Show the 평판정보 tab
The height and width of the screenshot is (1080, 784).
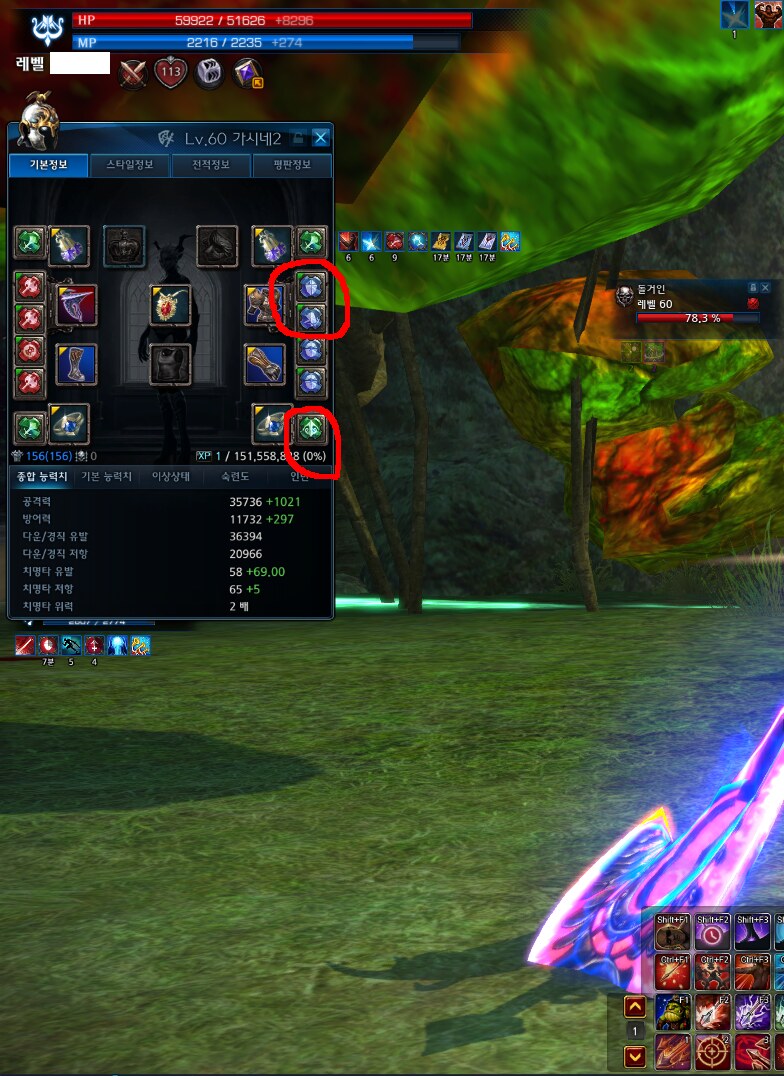tap(291, 165)
